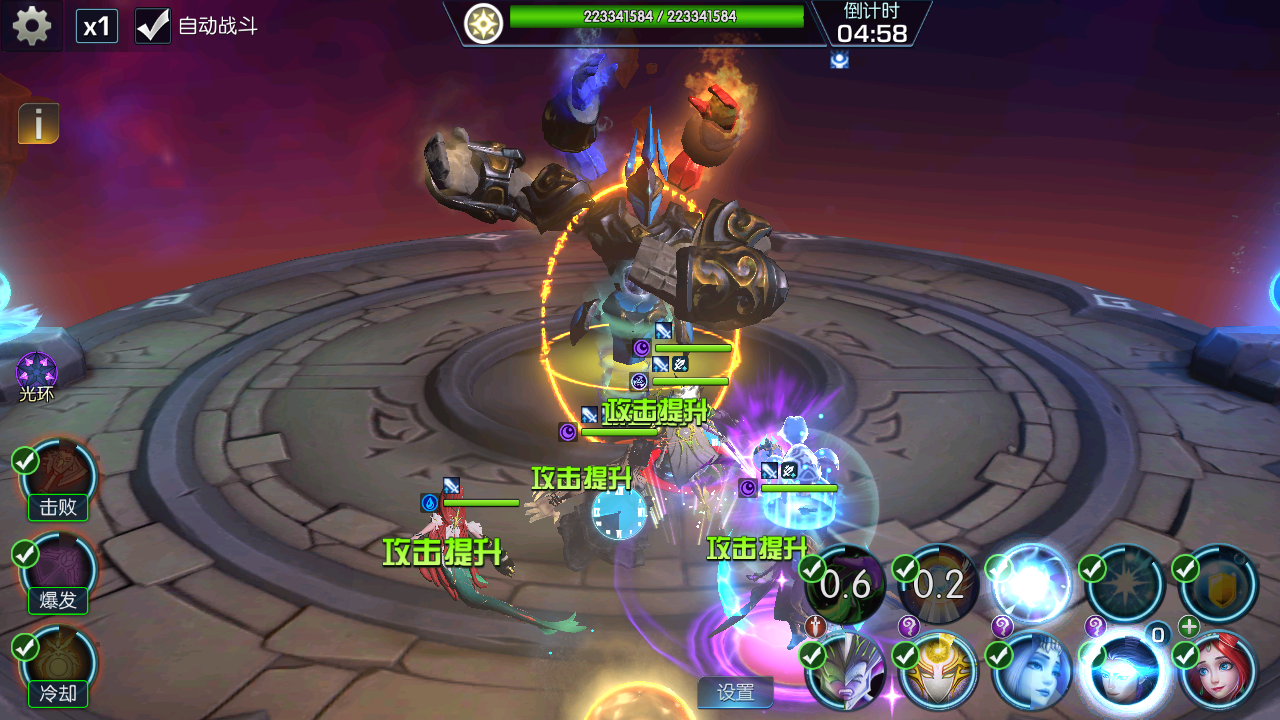
Task: Open the orange info panel button
Action: pos(39,124)
